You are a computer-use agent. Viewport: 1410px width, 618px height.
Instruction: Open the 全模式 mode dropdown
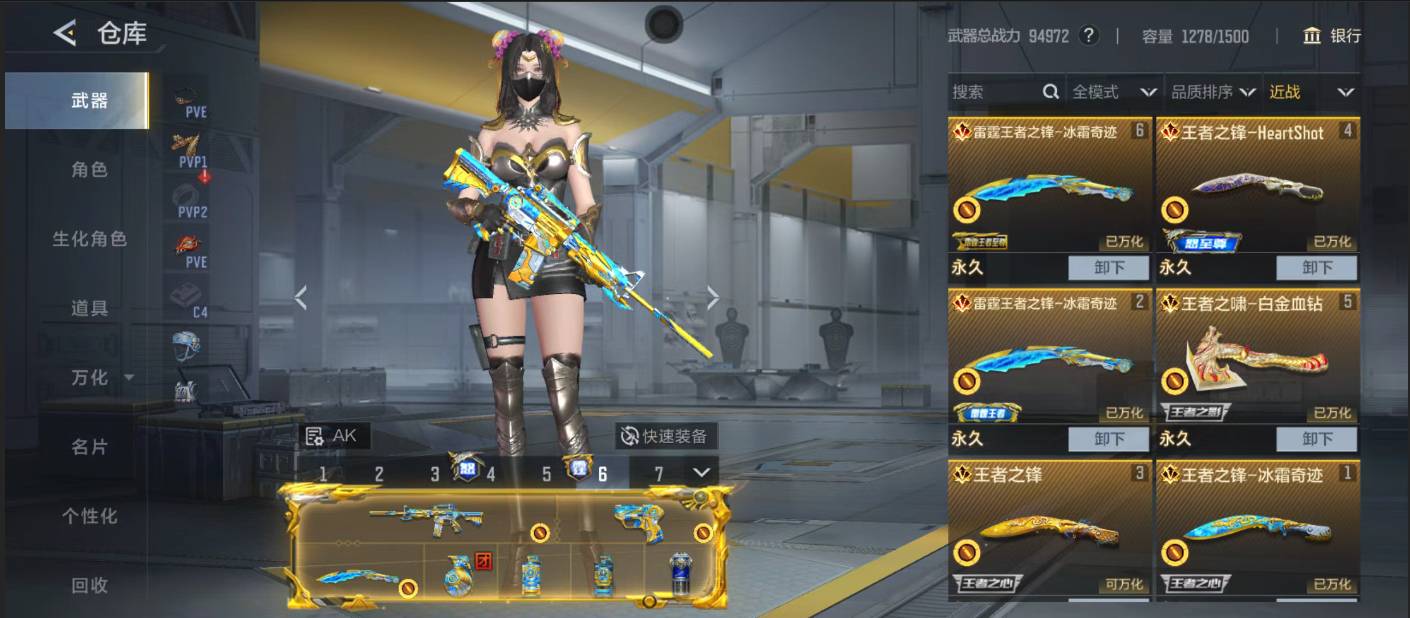[x=1113, y=92]
